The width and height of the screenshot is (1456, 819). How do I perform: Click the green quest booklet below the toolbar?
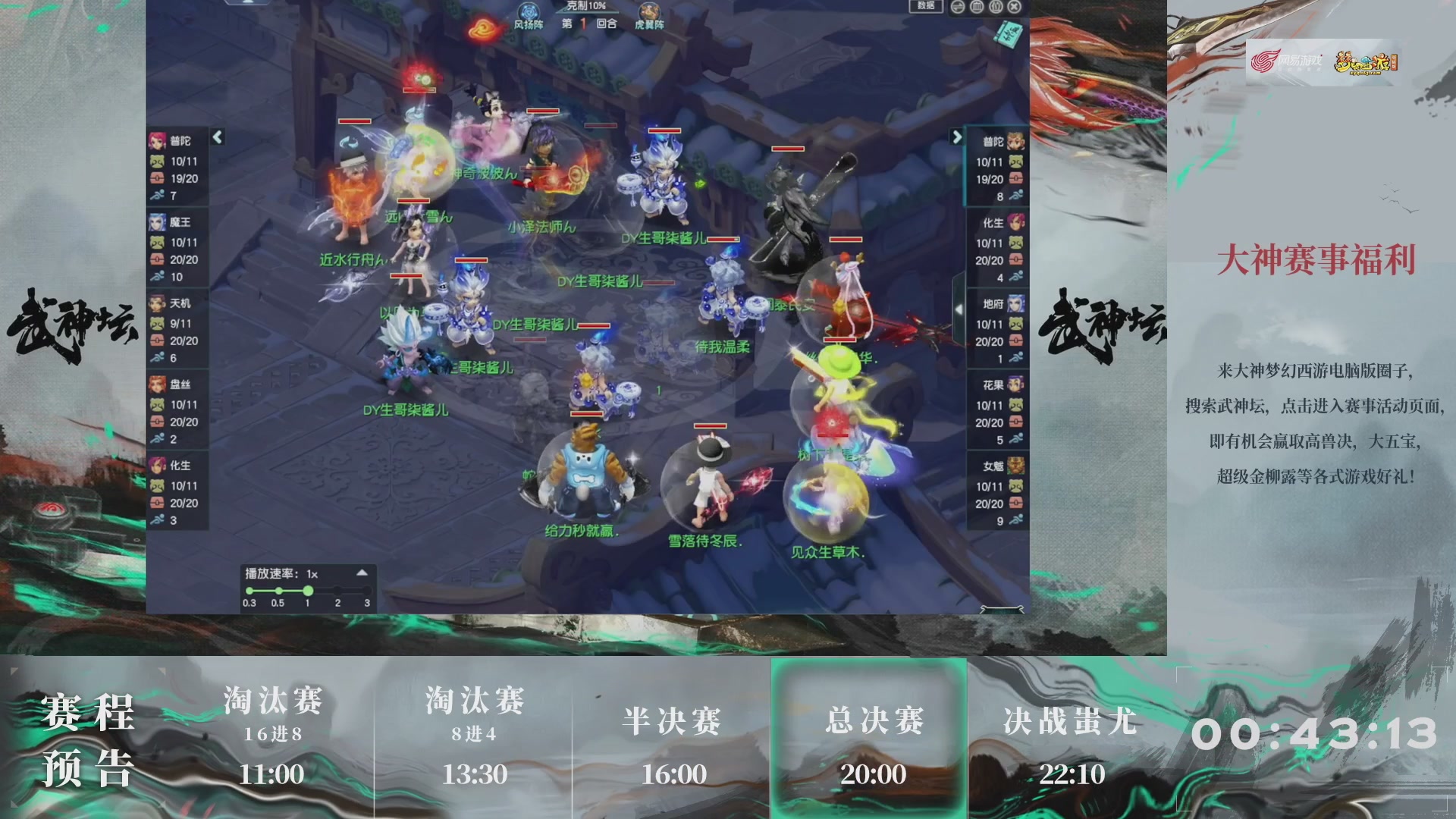1008,34
